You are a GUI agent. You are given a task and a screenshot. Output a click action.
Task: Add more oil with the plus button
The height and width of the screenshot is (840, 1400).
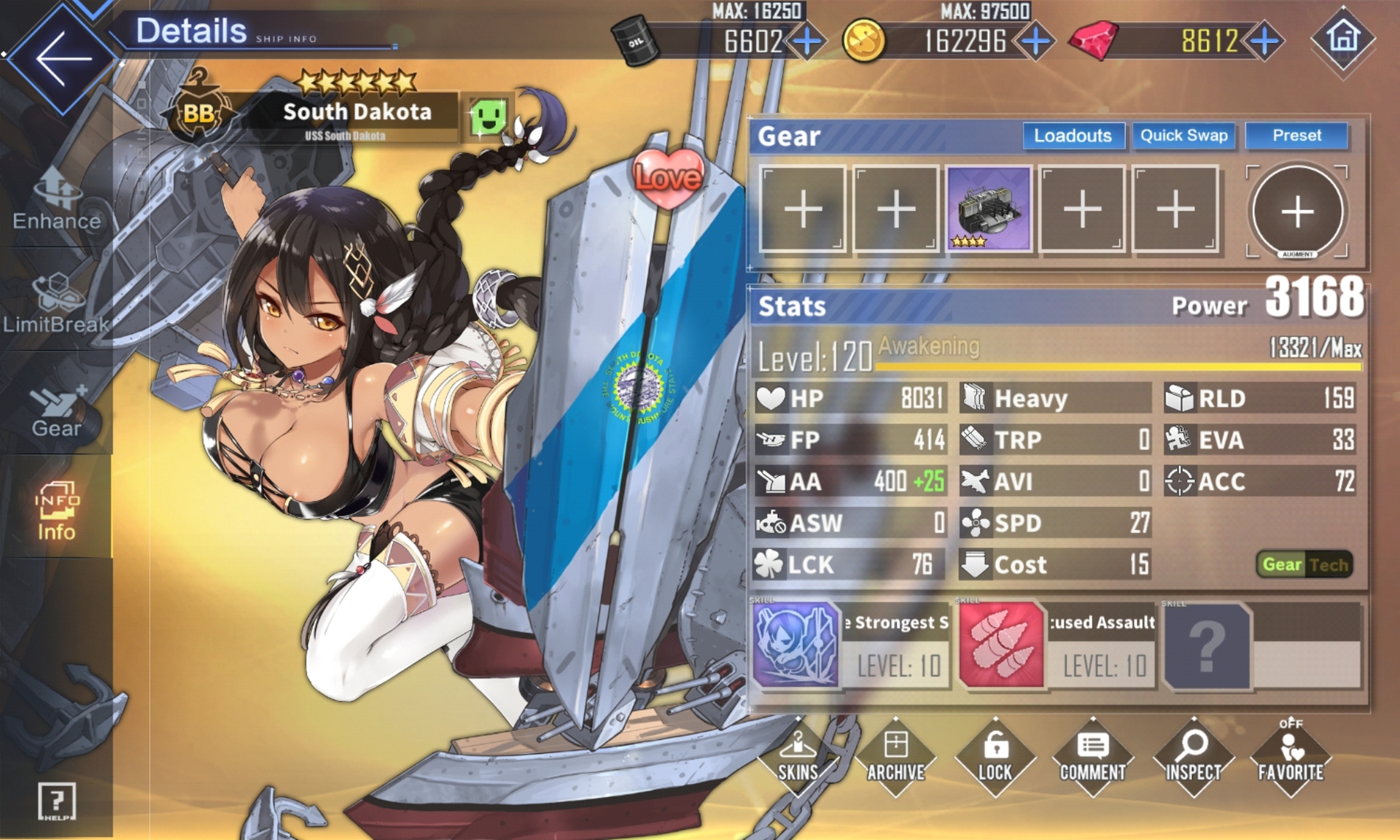(807, 41)
